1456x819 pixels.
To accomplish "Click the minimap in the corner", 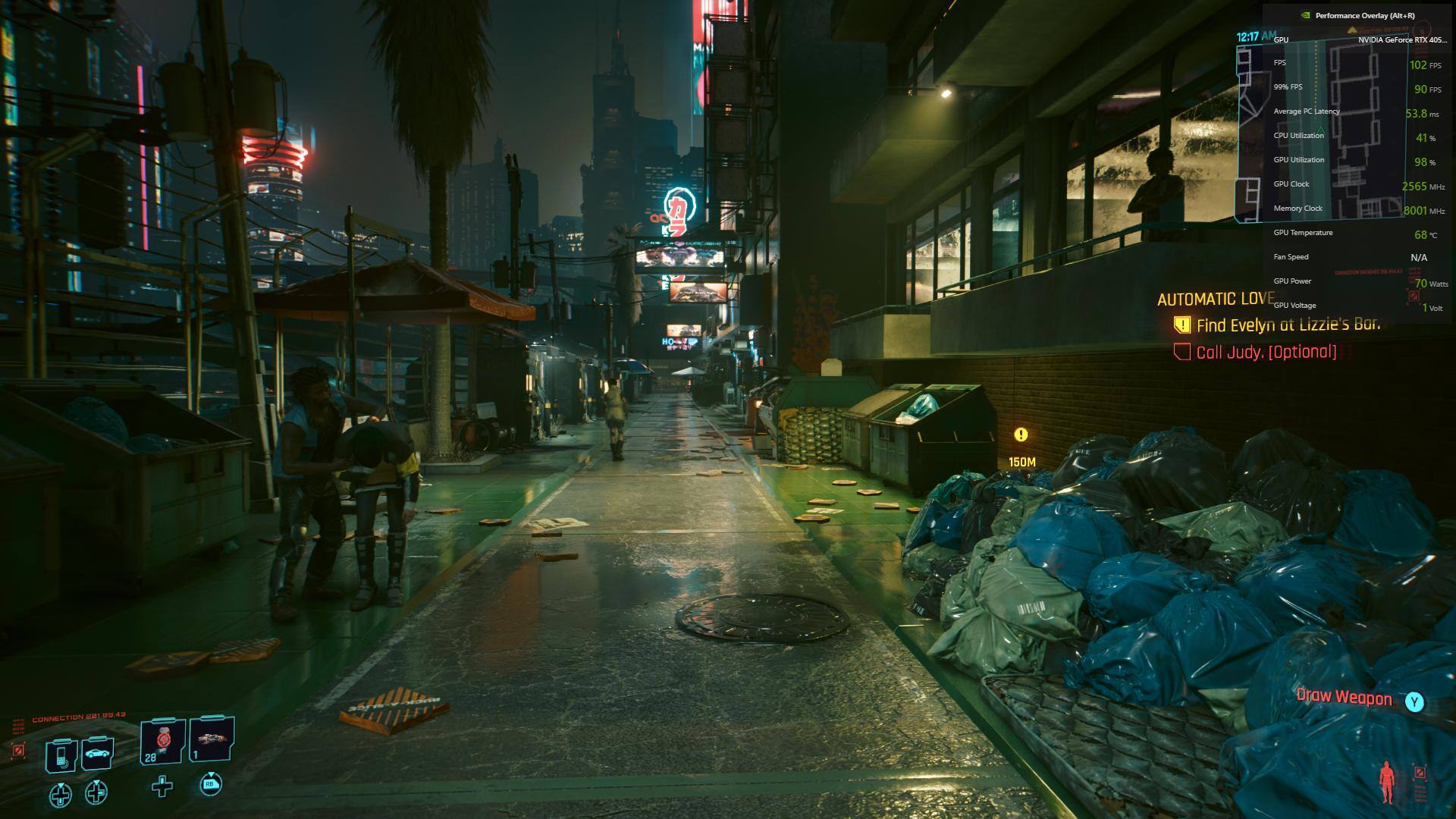I will click(1321, 129).
